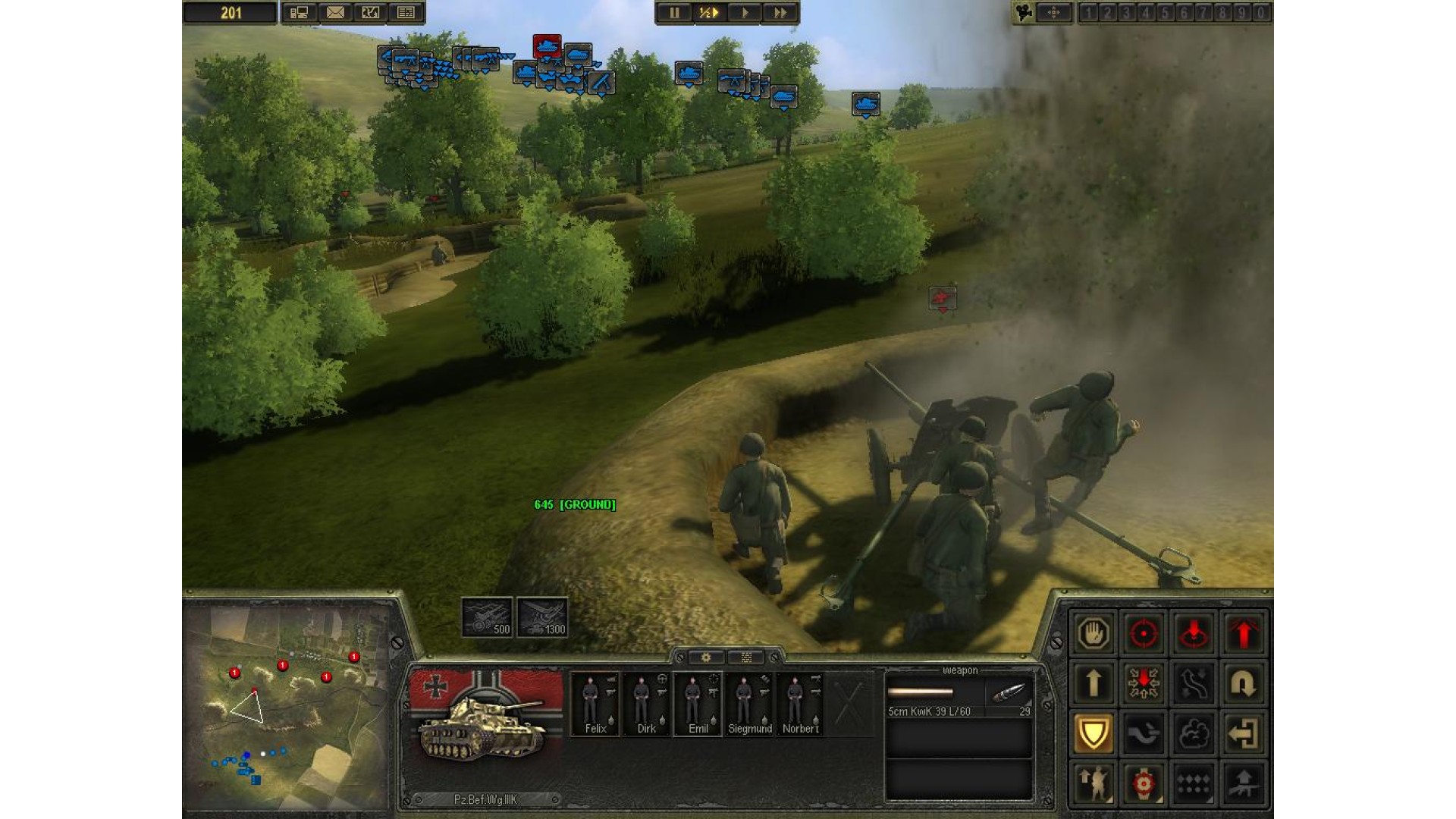Click the stop order hand icon

click(1093, 633)
